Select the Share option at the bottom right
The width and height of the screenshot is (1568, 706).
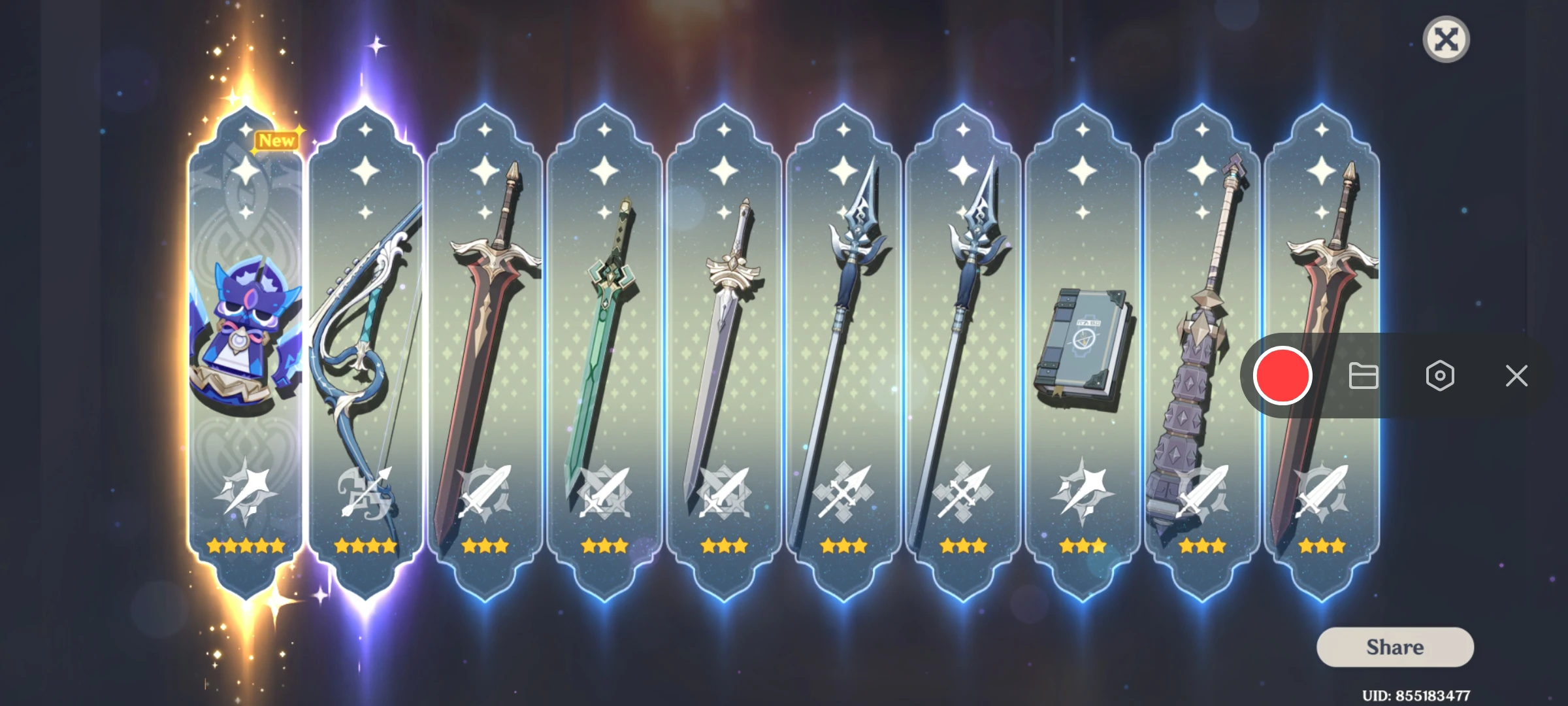1394,647
